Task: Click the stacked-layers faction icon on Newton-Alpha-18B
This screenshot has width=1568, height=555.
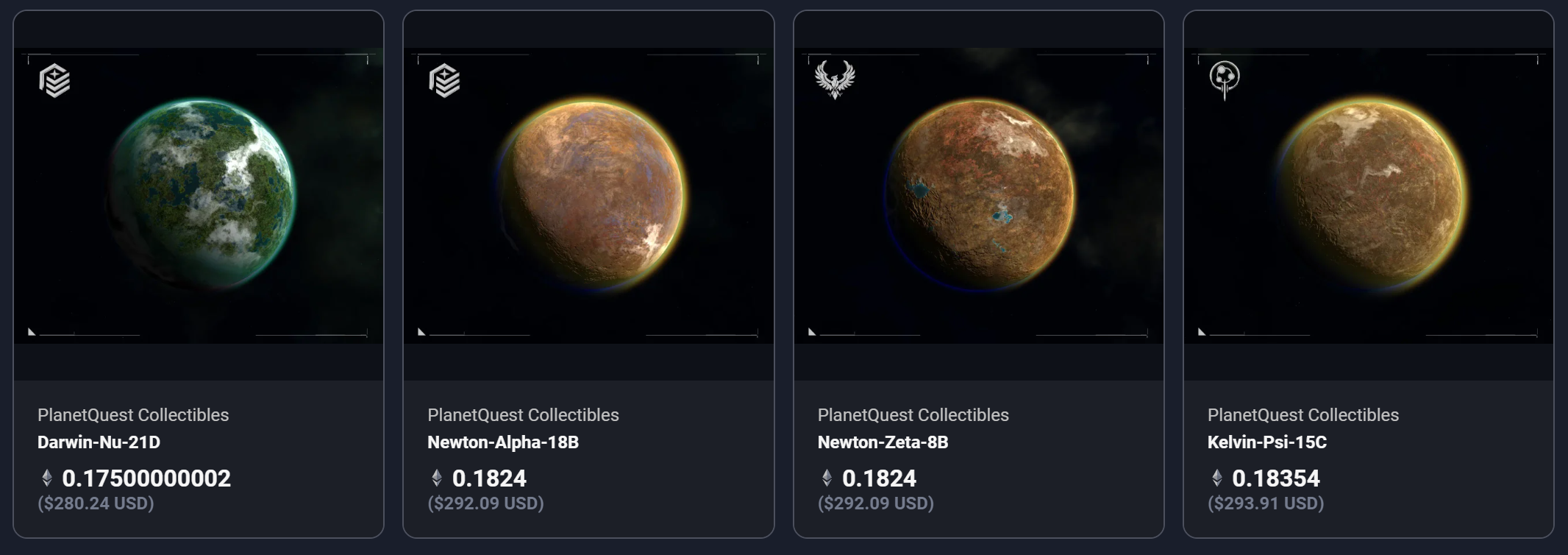Action: click(444, 80)
